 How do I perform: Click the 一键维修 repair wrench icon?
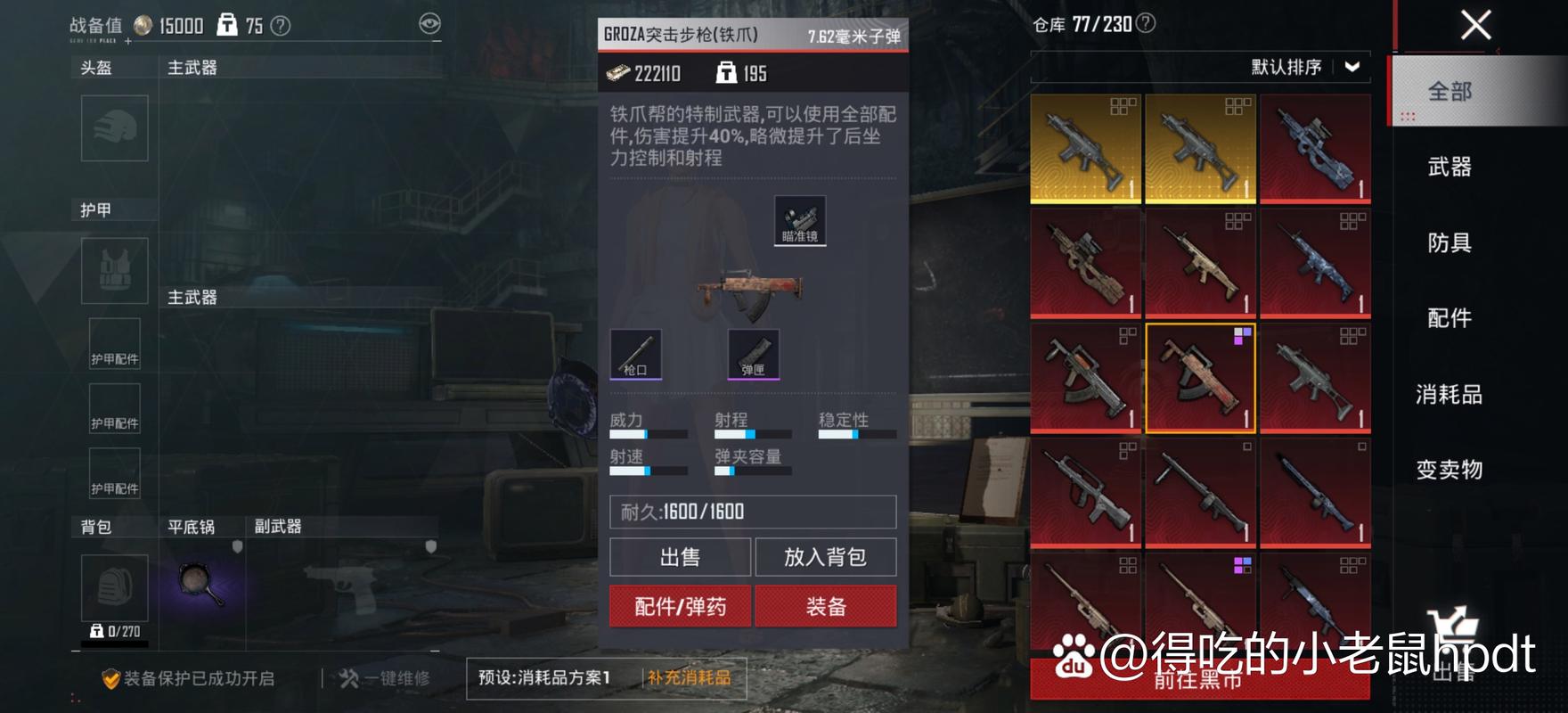pyautogui.click(x=347, y=677)
